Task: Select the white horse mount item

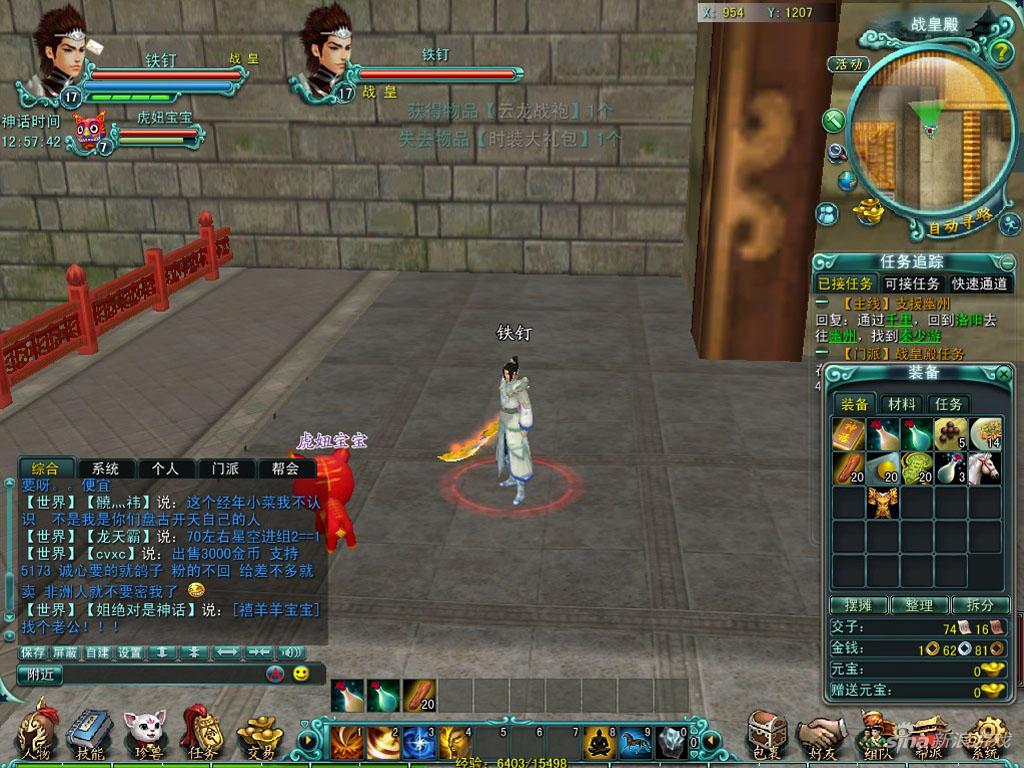Action: point(985,466)
